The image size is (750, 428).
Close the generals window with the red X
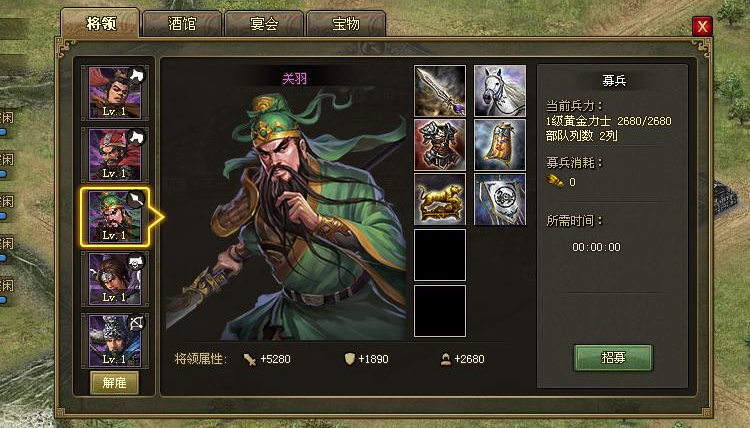(703, 26)
